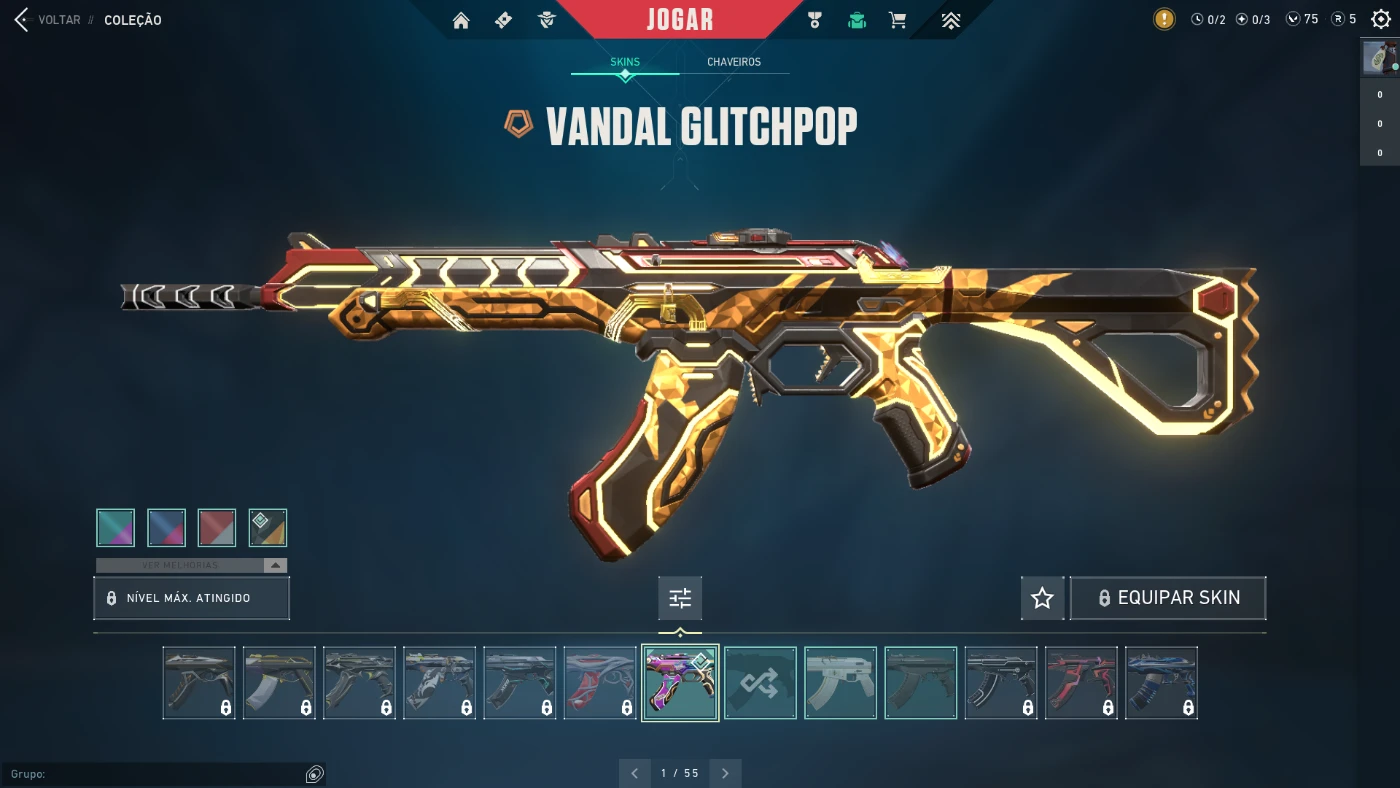Switch to the Chaveiros tab

[x=734, y=62]
